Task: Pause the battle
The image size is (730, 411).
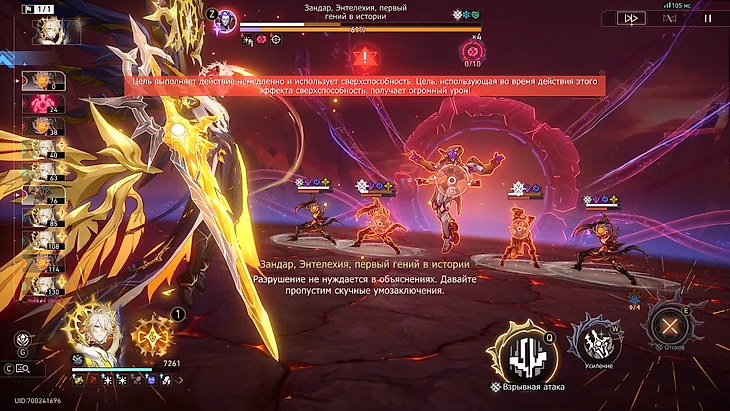Action: coord(709,18)
